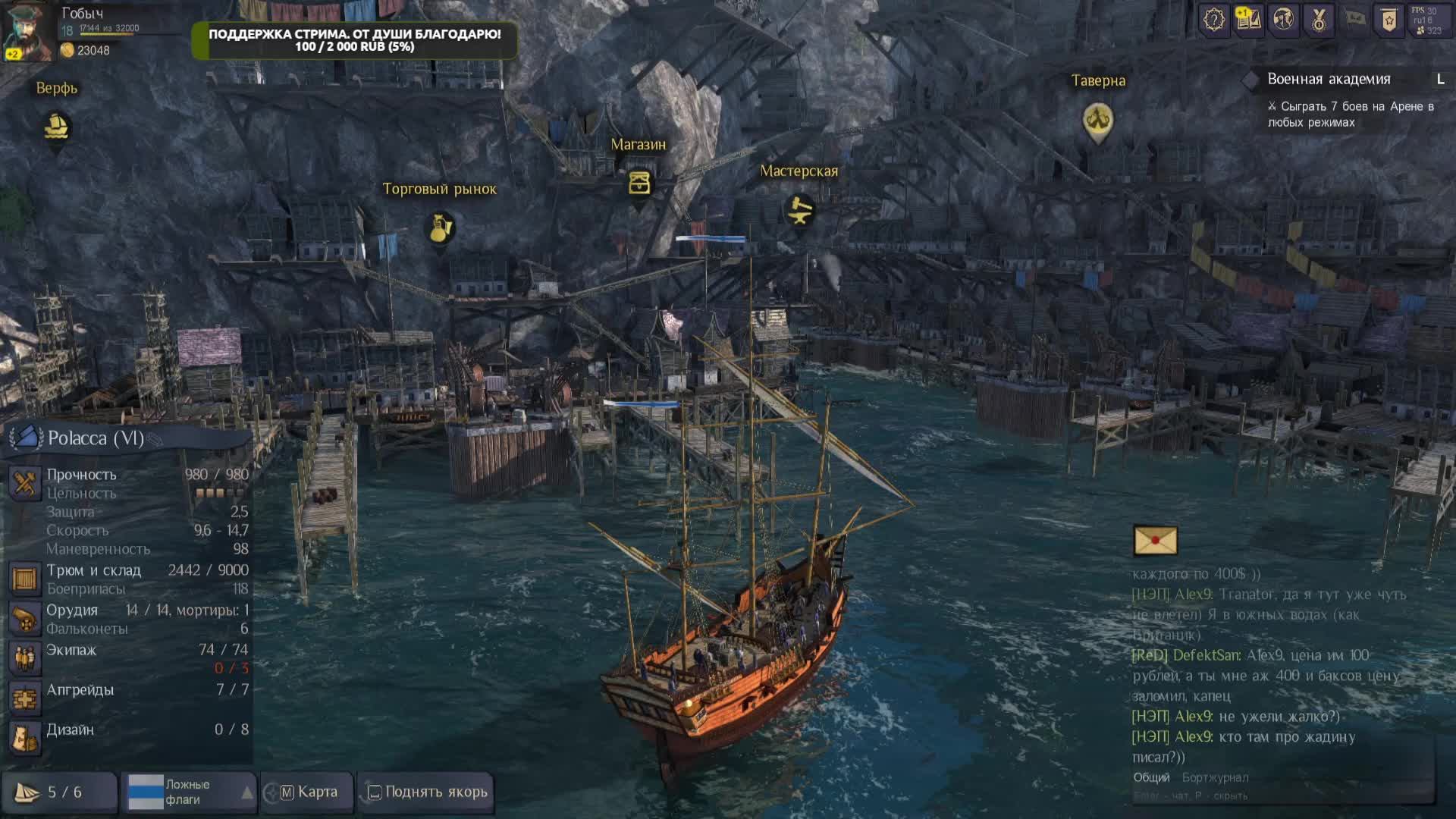Image resolution: width=1456 pixels, height=819 pixels.
Task: Open the help question mark icon
Action: click(1213, 20)
